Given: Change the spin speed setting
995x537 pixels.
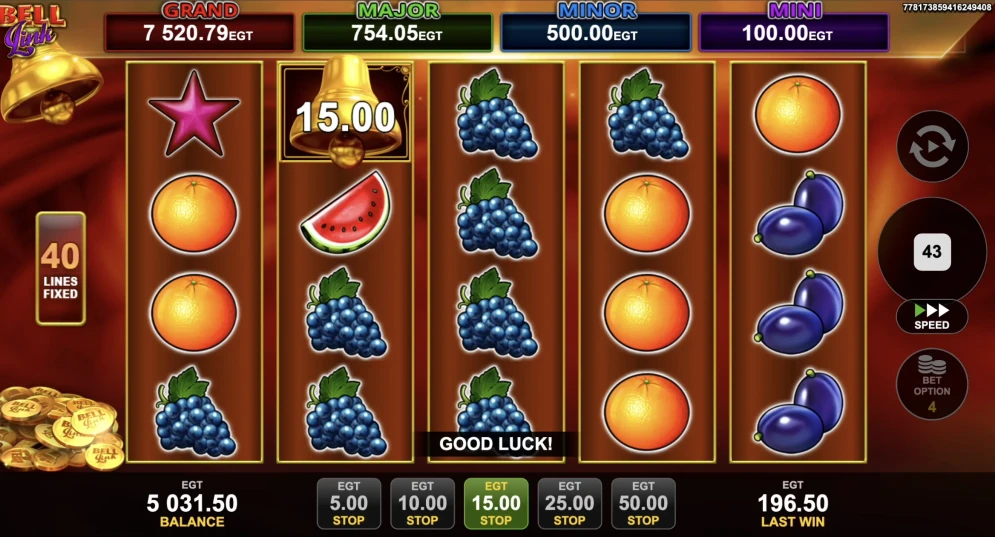Looking at the screenshot, I should tap(932, 317).
